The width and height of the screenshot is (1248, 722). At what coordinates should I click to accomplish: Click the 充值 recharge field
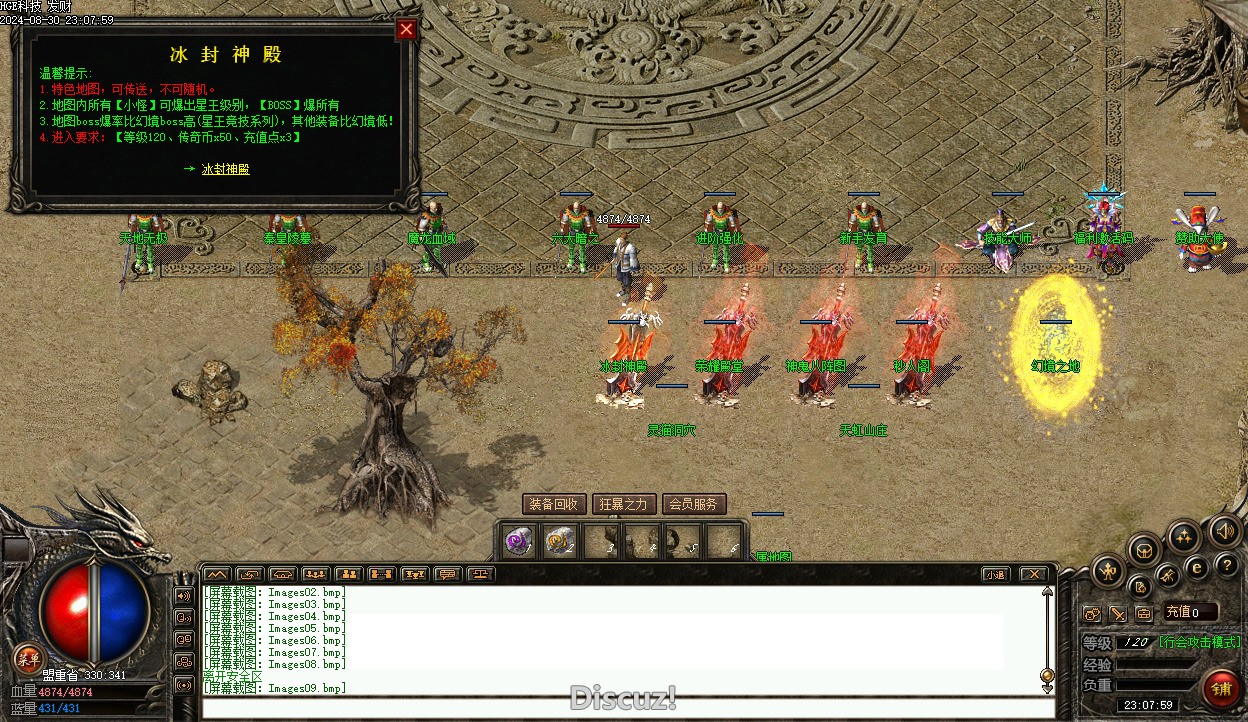click(x=1189, y=612)
